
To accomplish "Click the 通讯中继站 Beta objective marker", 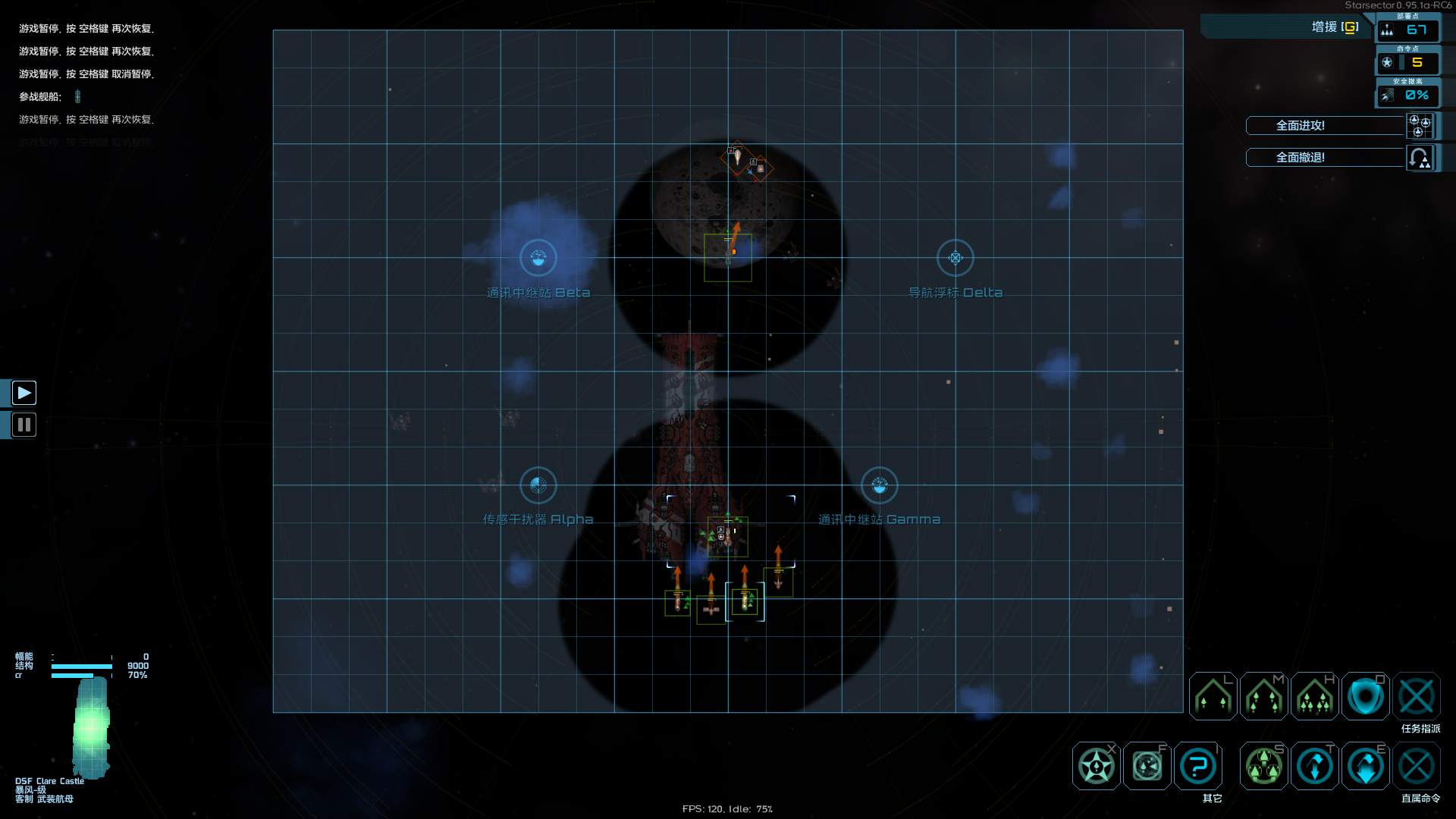I will [538, 258].
